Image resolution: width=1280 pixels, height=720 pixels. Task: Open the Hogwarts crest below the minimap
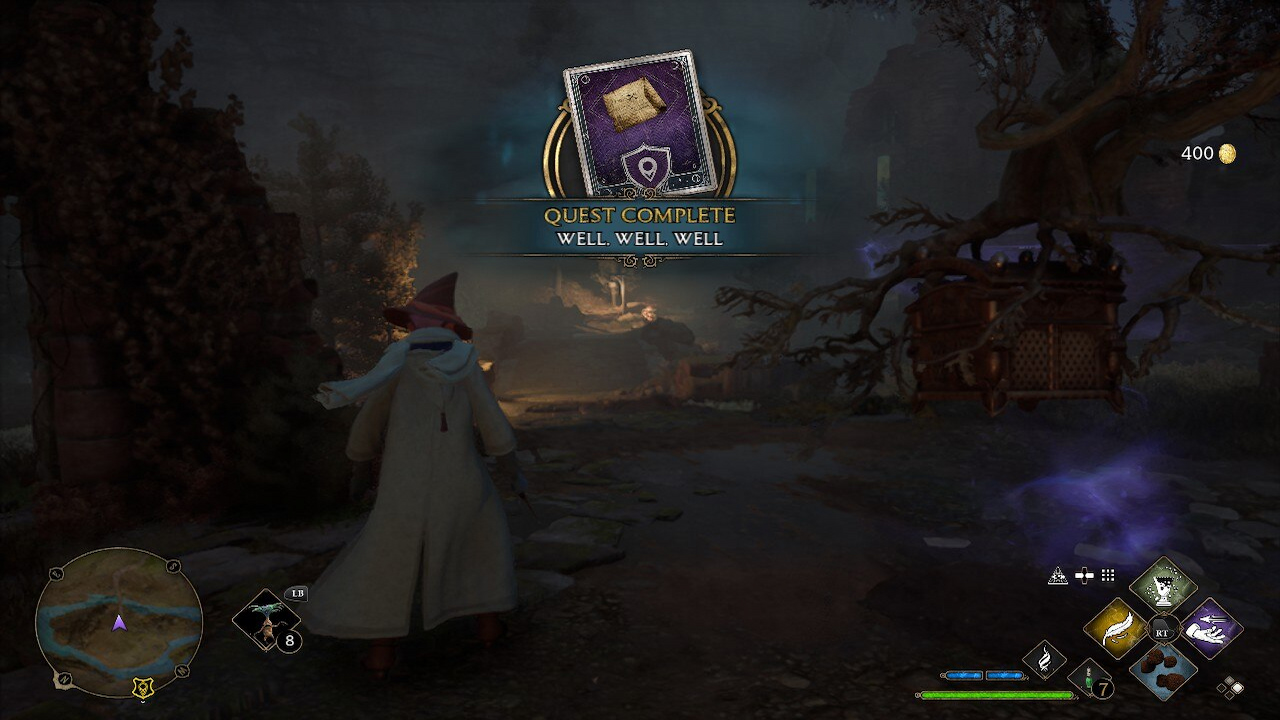point(141,688)
